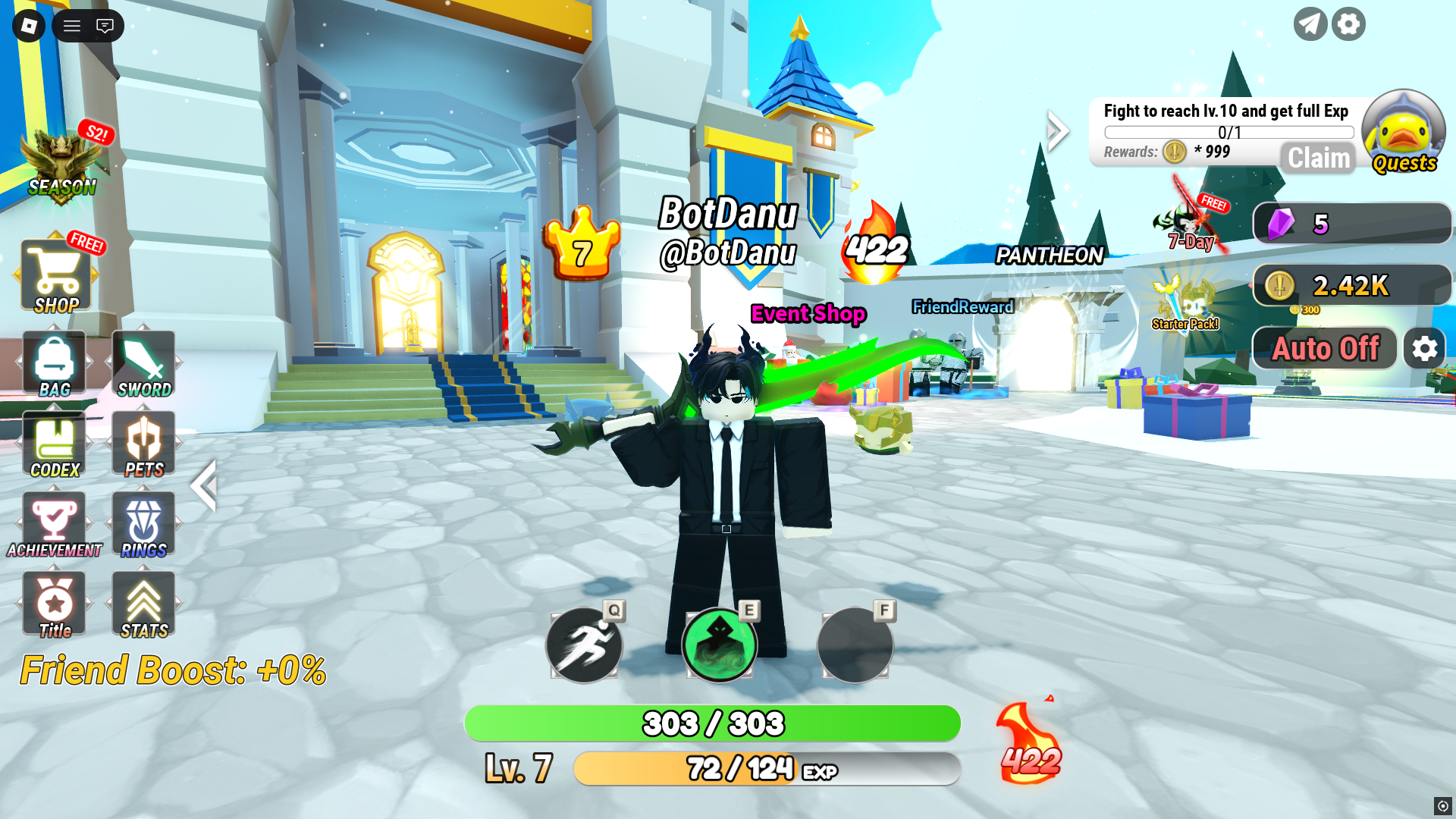Claim the level 10 quest reward
1456x819 pixels.
(1317, 158)
